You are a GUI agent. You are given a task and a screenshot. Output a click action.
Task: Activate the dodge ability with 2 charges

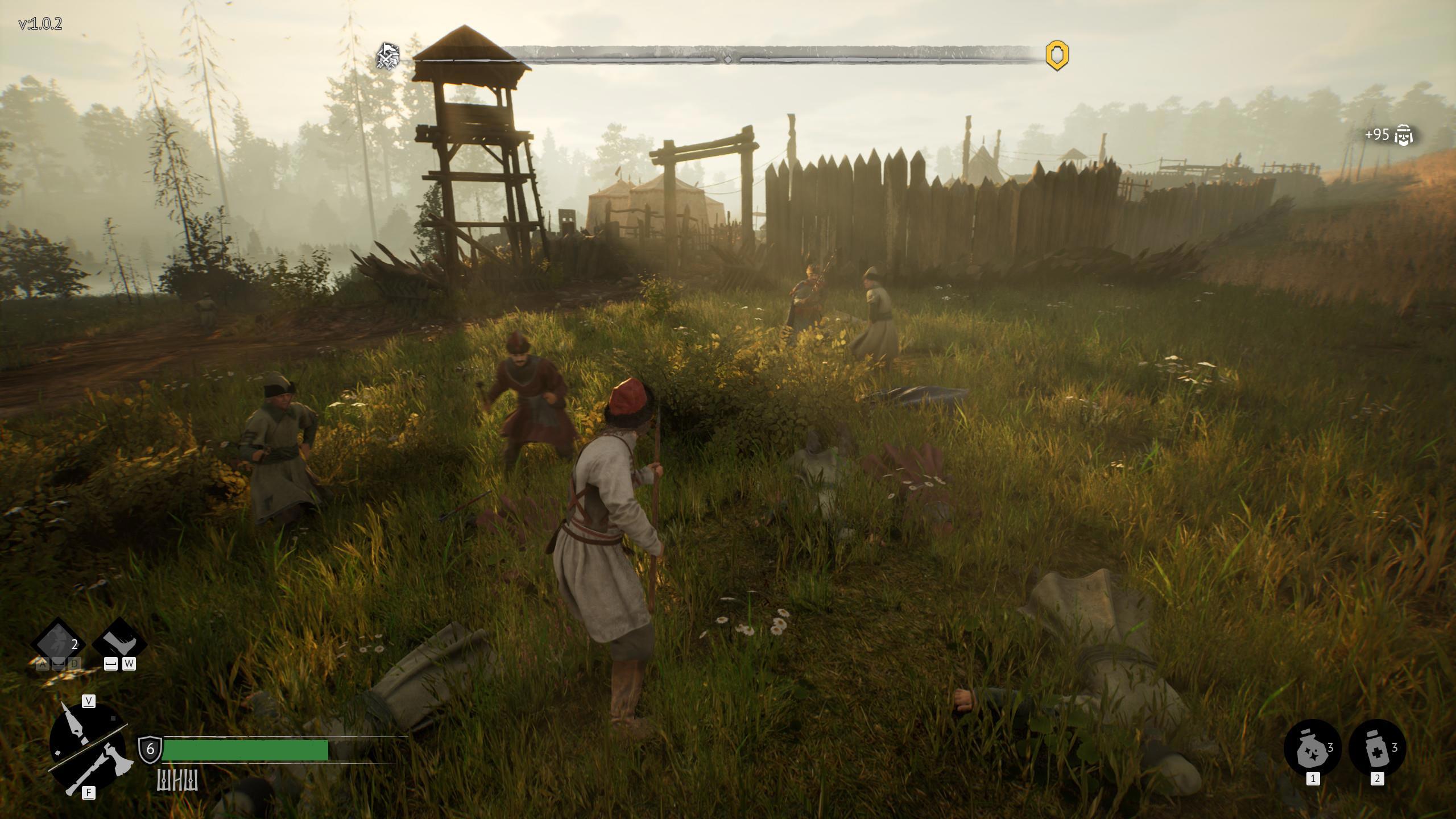tap(57, 644)
